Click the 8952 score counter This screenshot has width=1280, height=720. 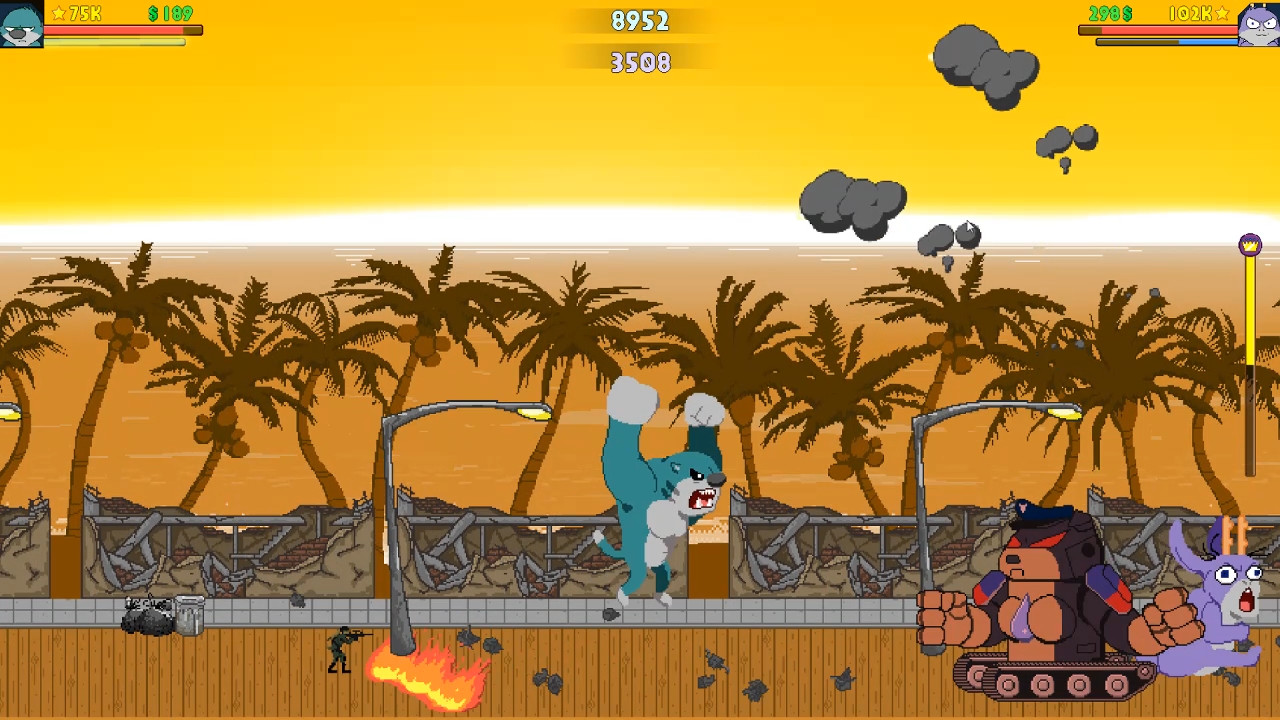pyautogui.click(x=639, y=20)
